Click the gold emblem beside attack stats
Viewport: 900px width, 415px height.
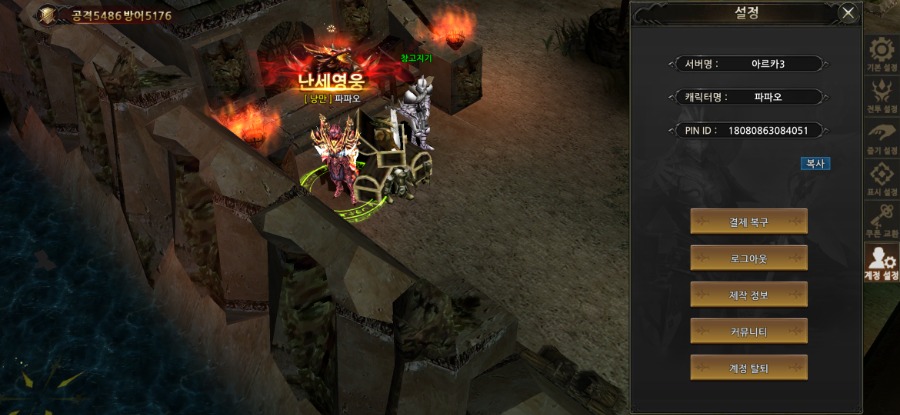point(47,15)
